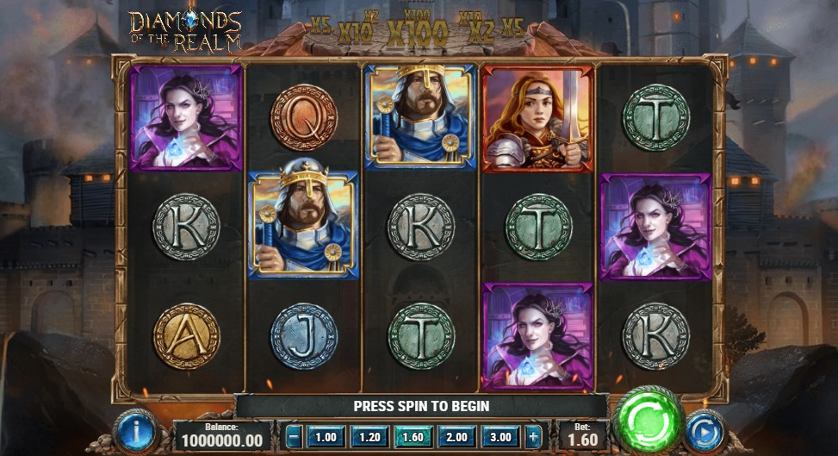Viewport: 838px width, 456px height.
Task: Select the 1.00 bet amount
Action: pos(325,437)
